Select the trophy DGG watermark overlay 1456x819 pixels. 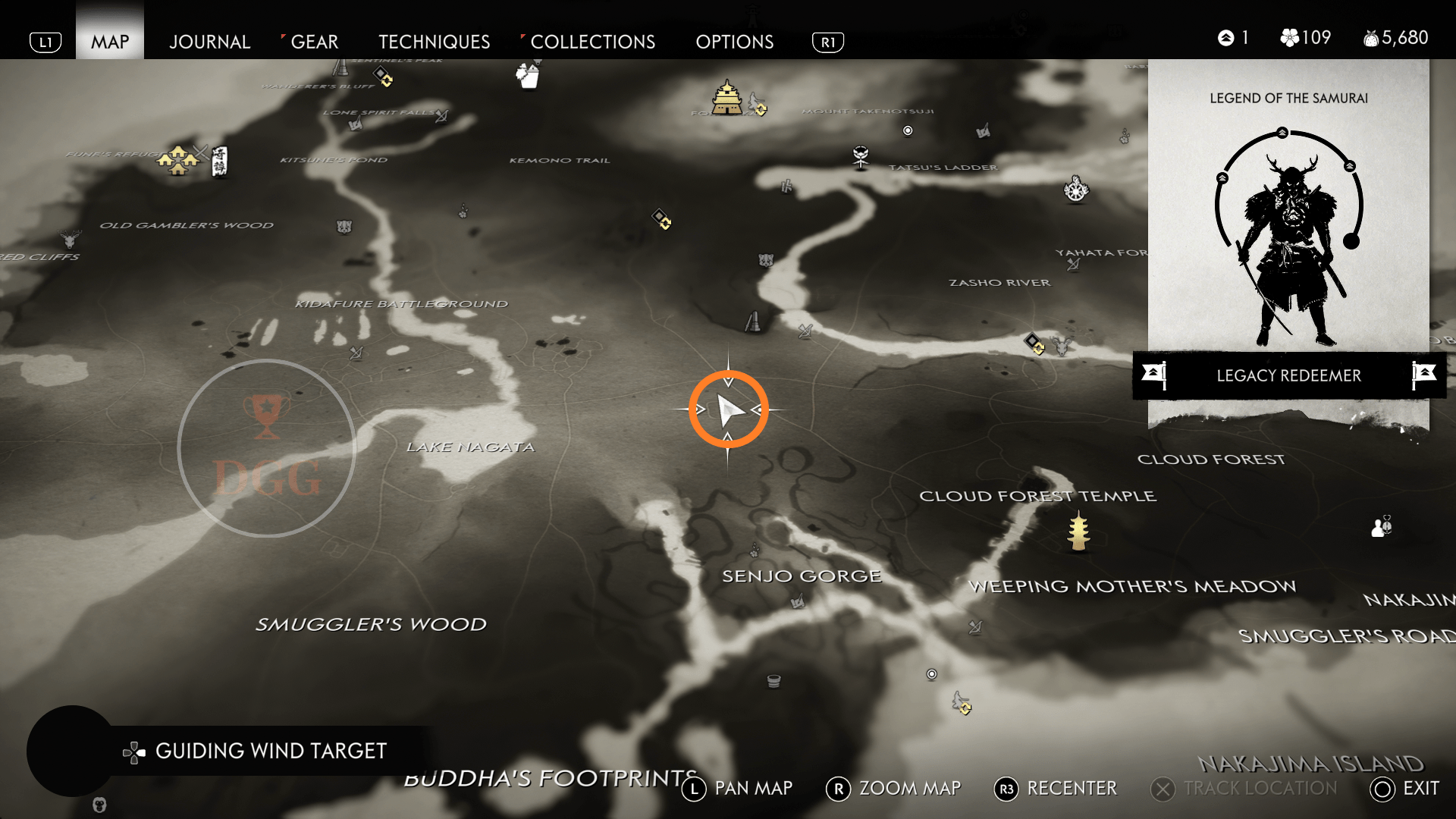point(267,448)
